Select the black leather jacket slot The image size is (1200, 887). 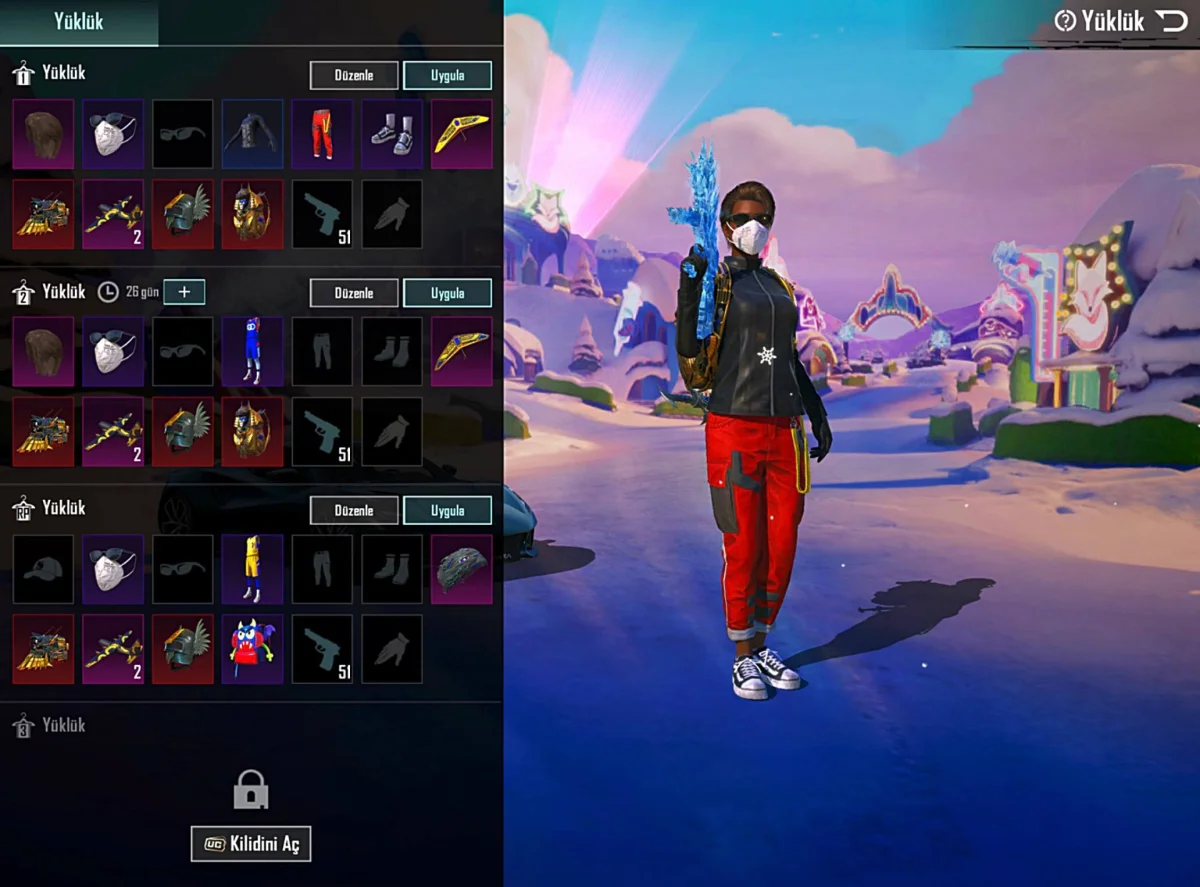252,134
